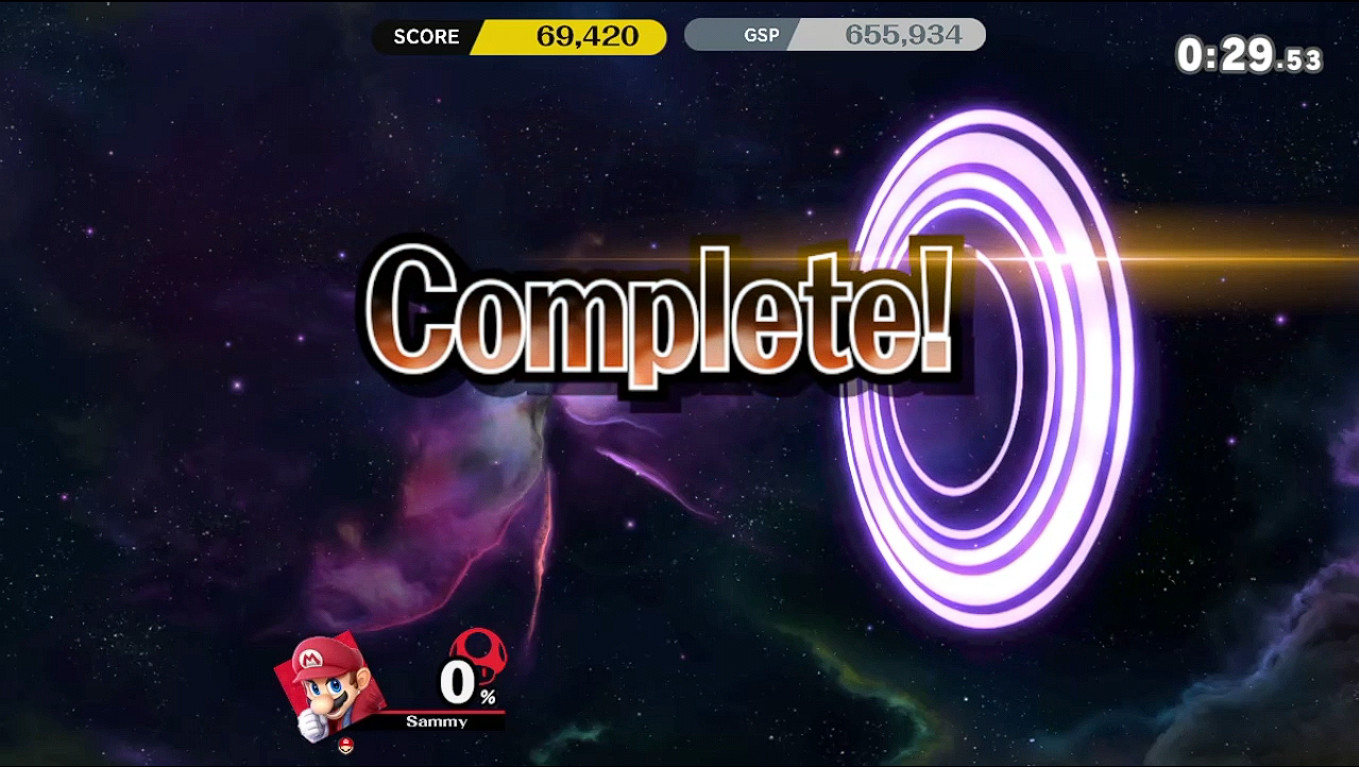The image size is (1359, 767).
Task: Toggle the GSP display panel
Action: (835, 35)
